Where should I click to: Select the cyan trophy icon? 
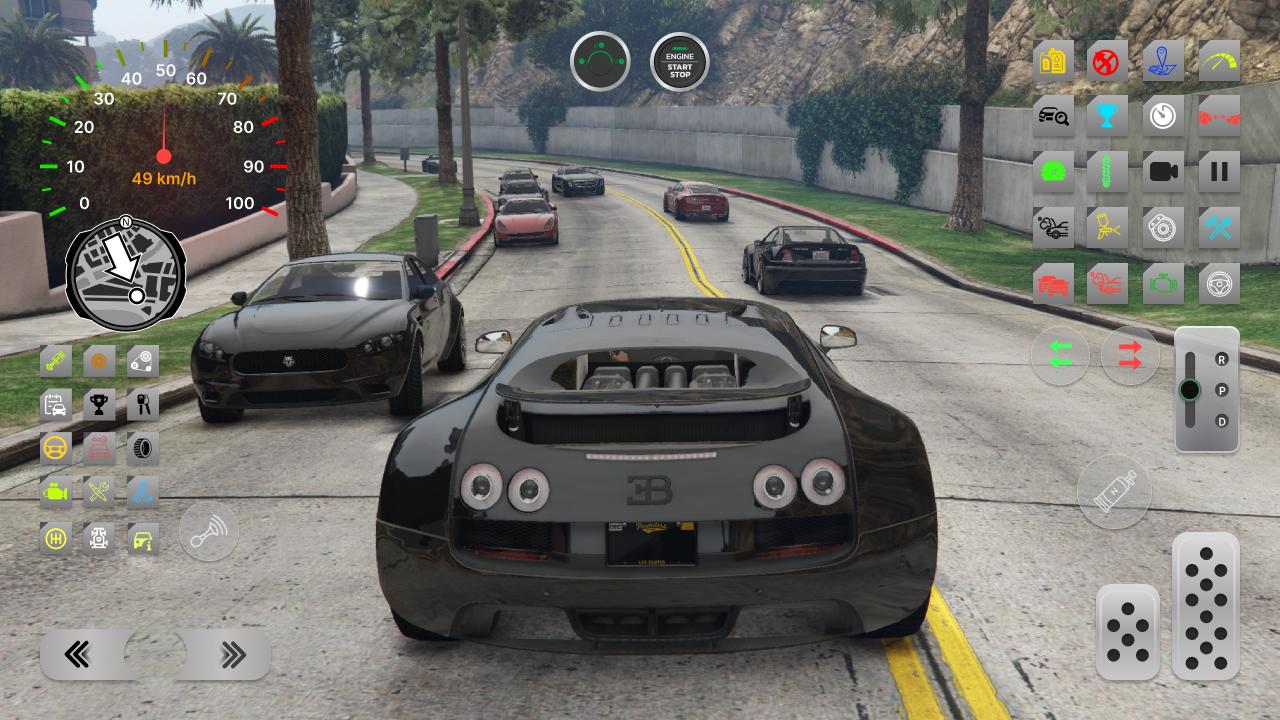click(x=1107, y=116)
